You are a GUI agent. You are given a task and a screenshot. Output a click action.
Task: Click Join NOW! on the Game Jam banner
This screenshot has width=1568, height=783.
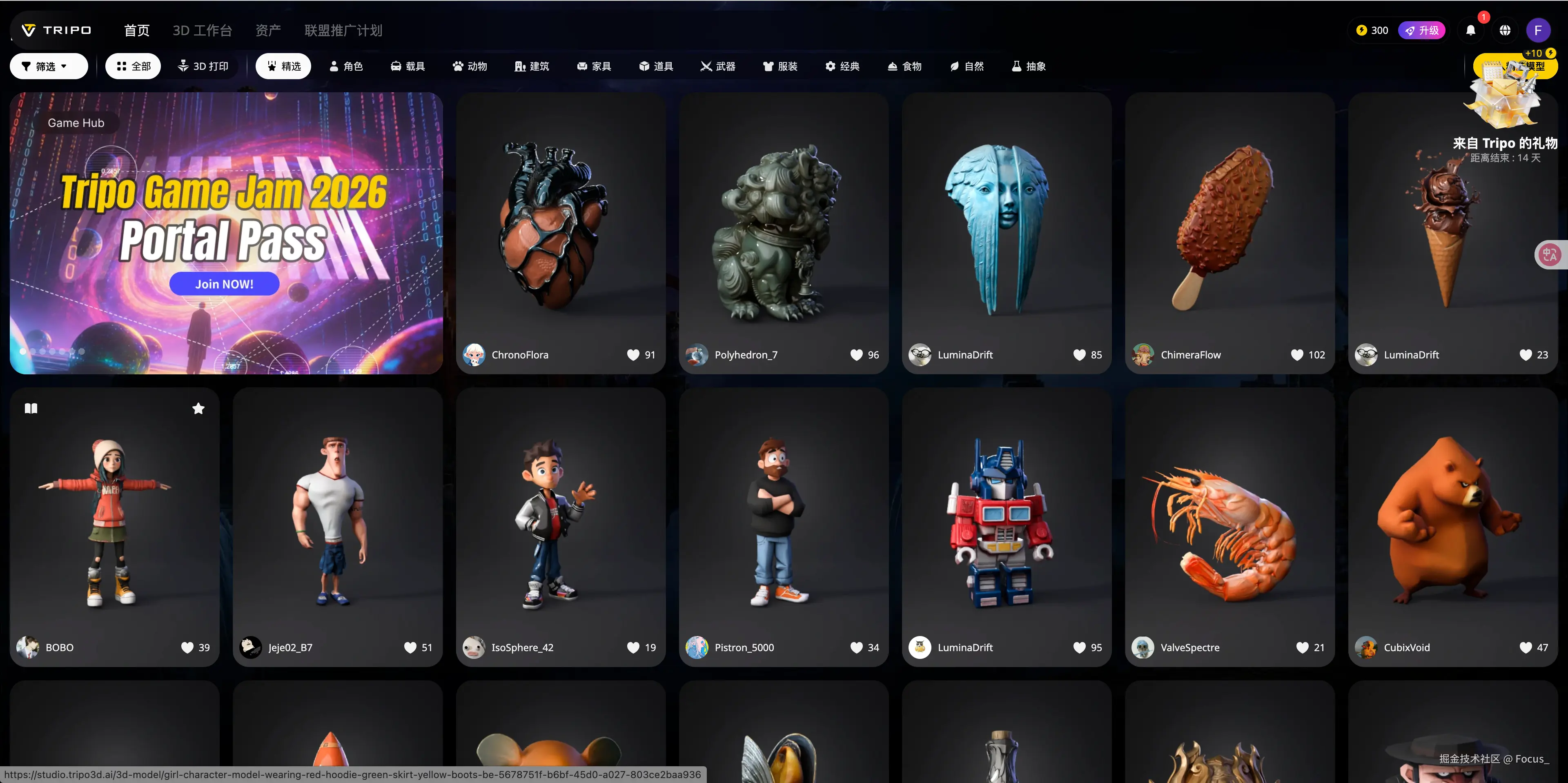(224, 284)
